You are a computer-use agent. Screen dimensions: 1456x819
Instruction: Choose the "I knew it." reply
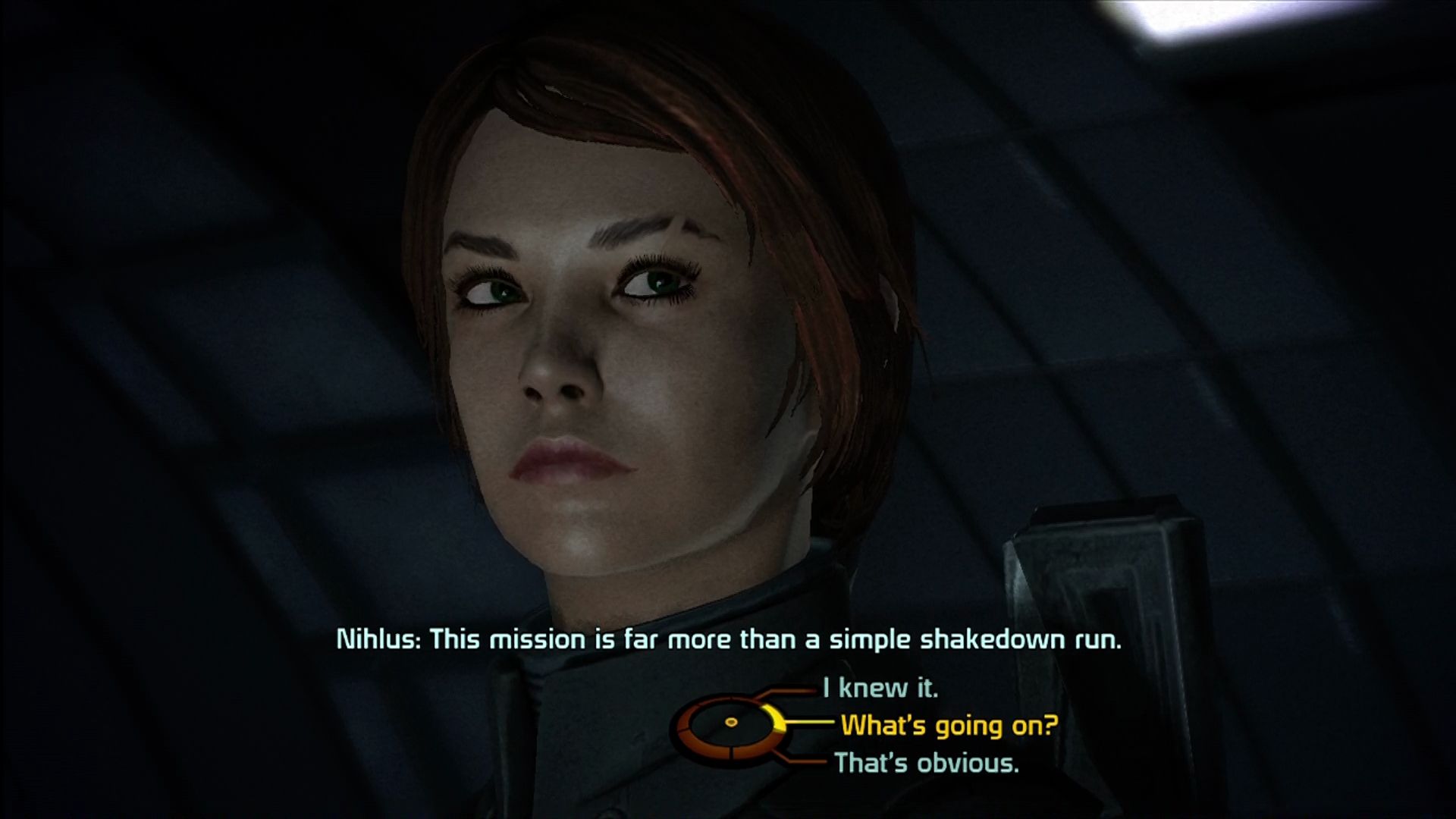point(880,689)
